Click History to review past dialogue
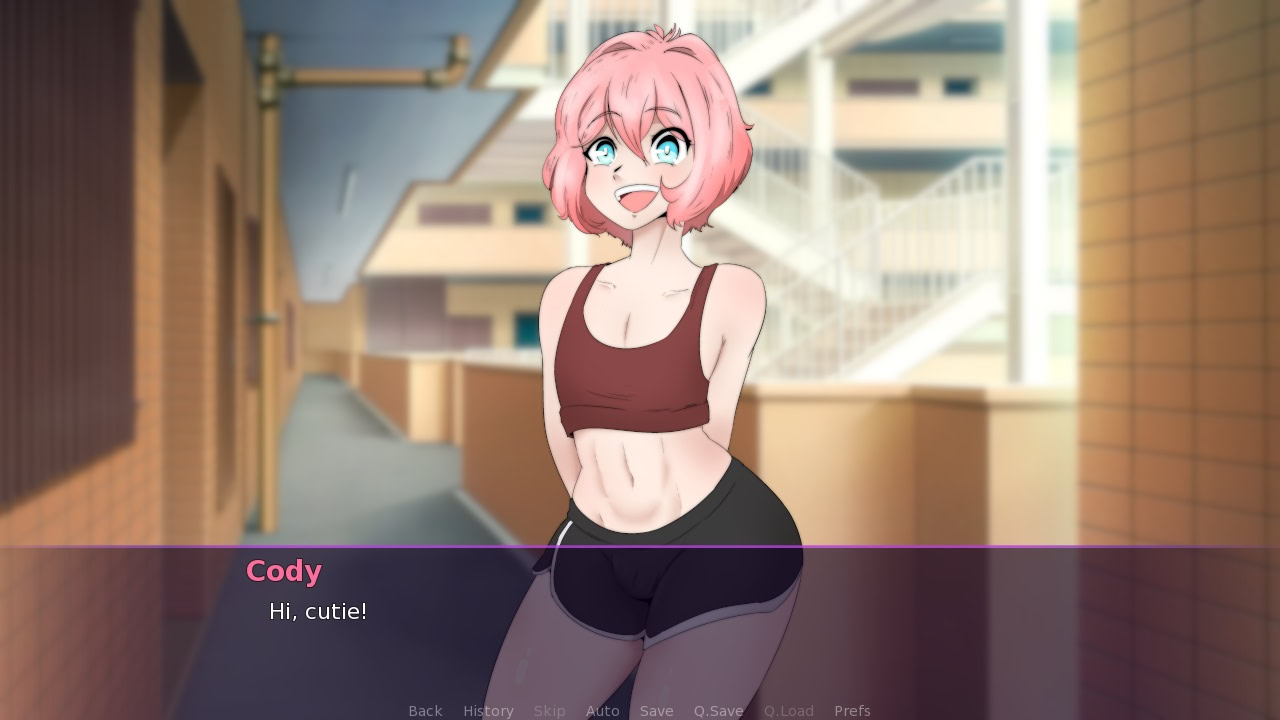 coord(487,710)
